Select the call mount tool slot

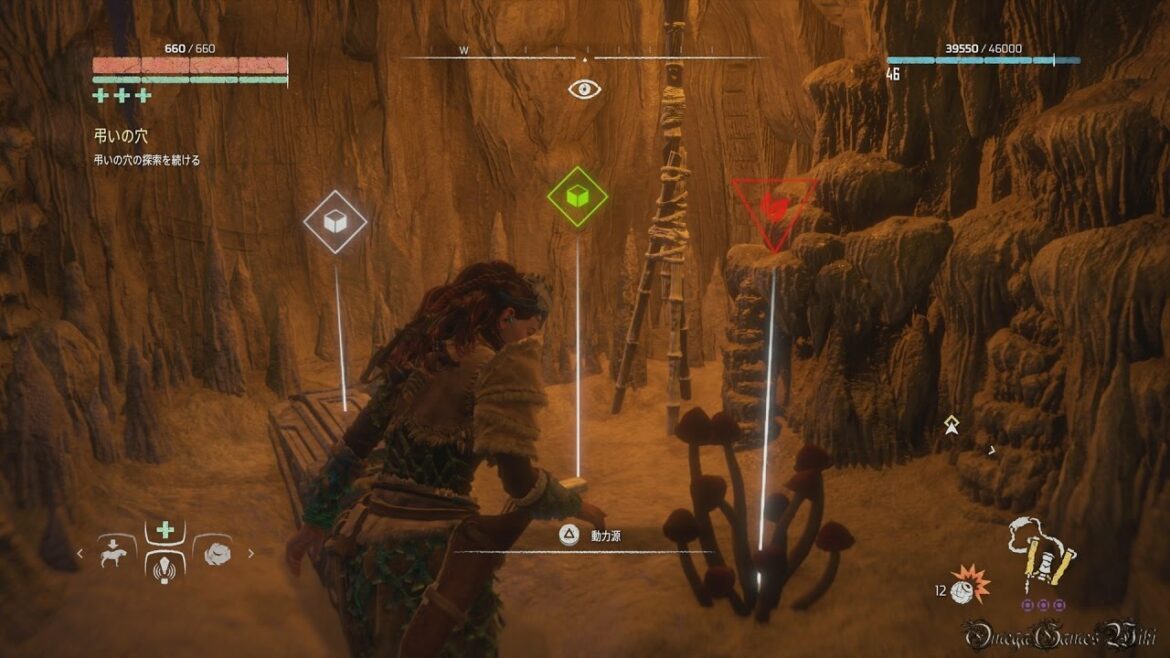116,551
